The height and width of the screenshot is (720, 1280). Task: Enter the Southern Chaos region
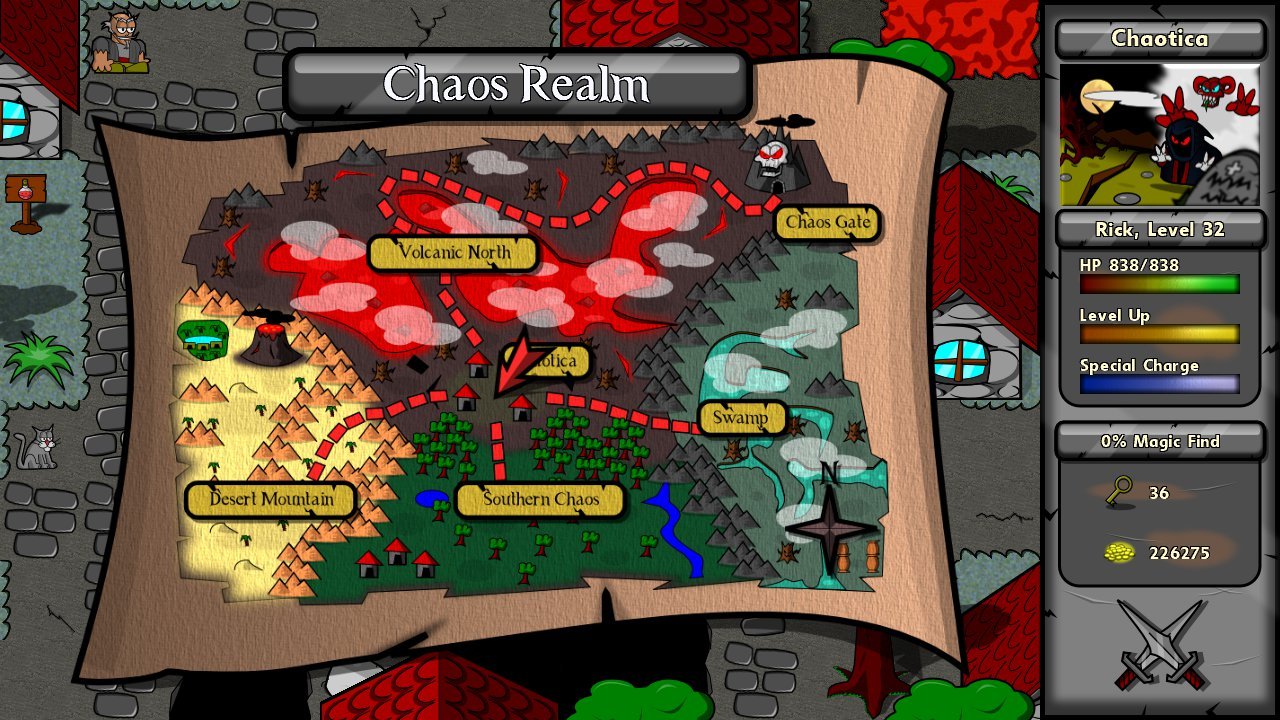tap(540, 500)
